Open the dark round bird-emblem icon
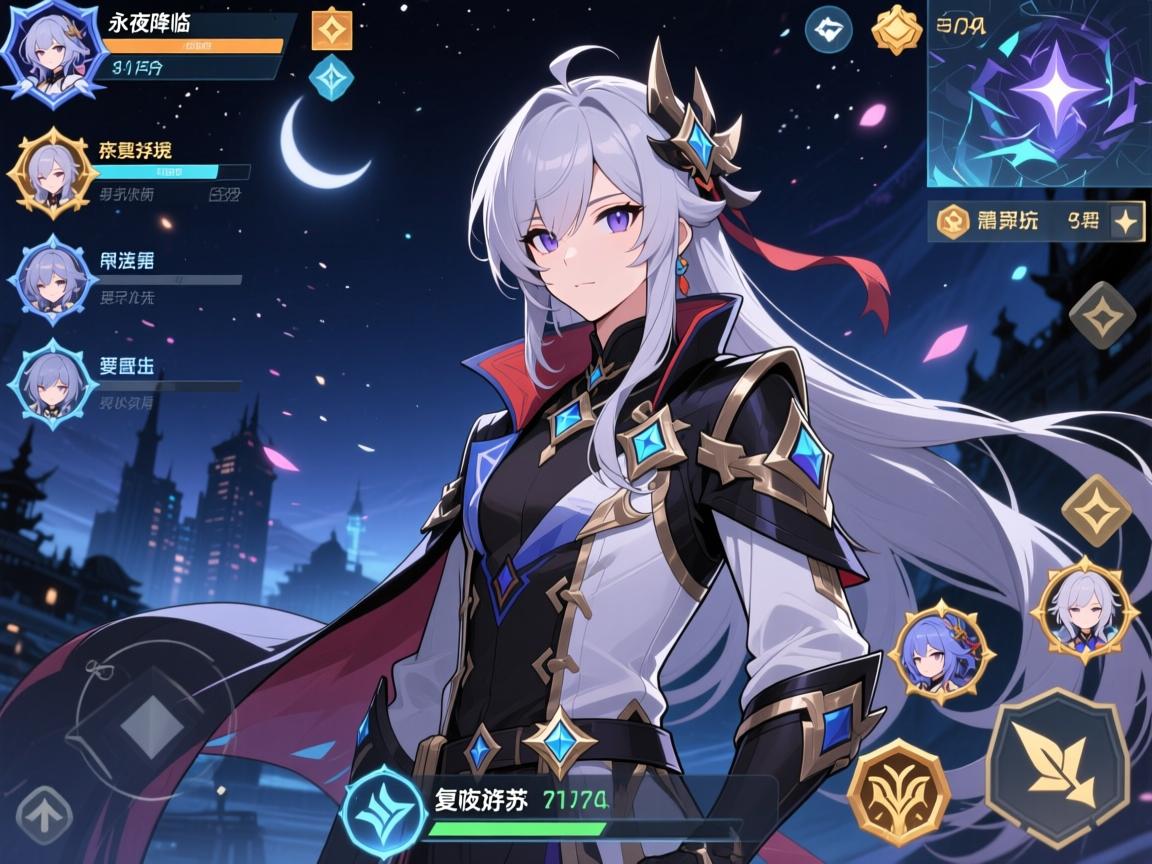 829,30
